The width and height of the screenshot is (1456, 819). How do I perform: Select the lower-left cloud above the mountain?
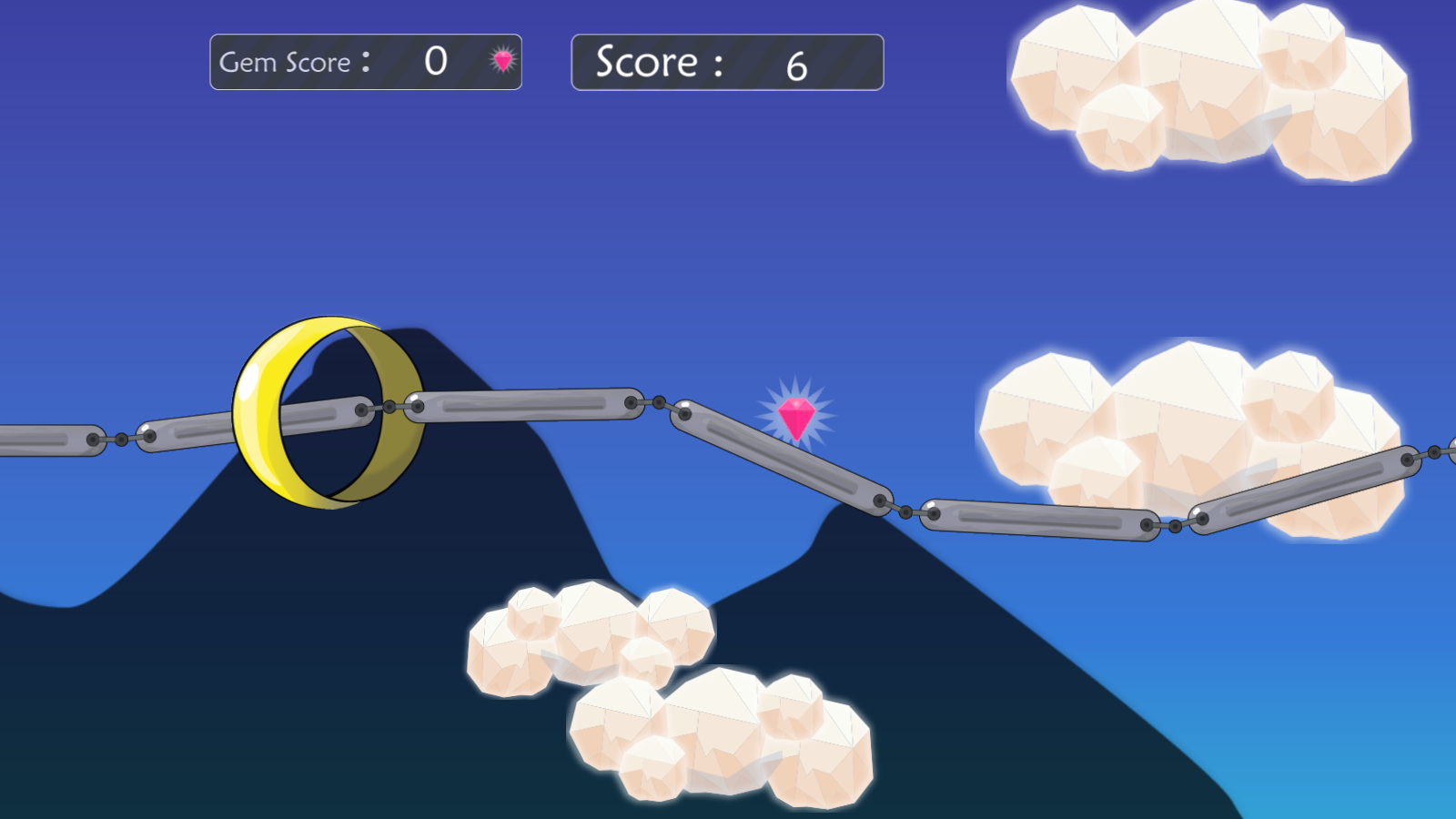pos(591,637)
